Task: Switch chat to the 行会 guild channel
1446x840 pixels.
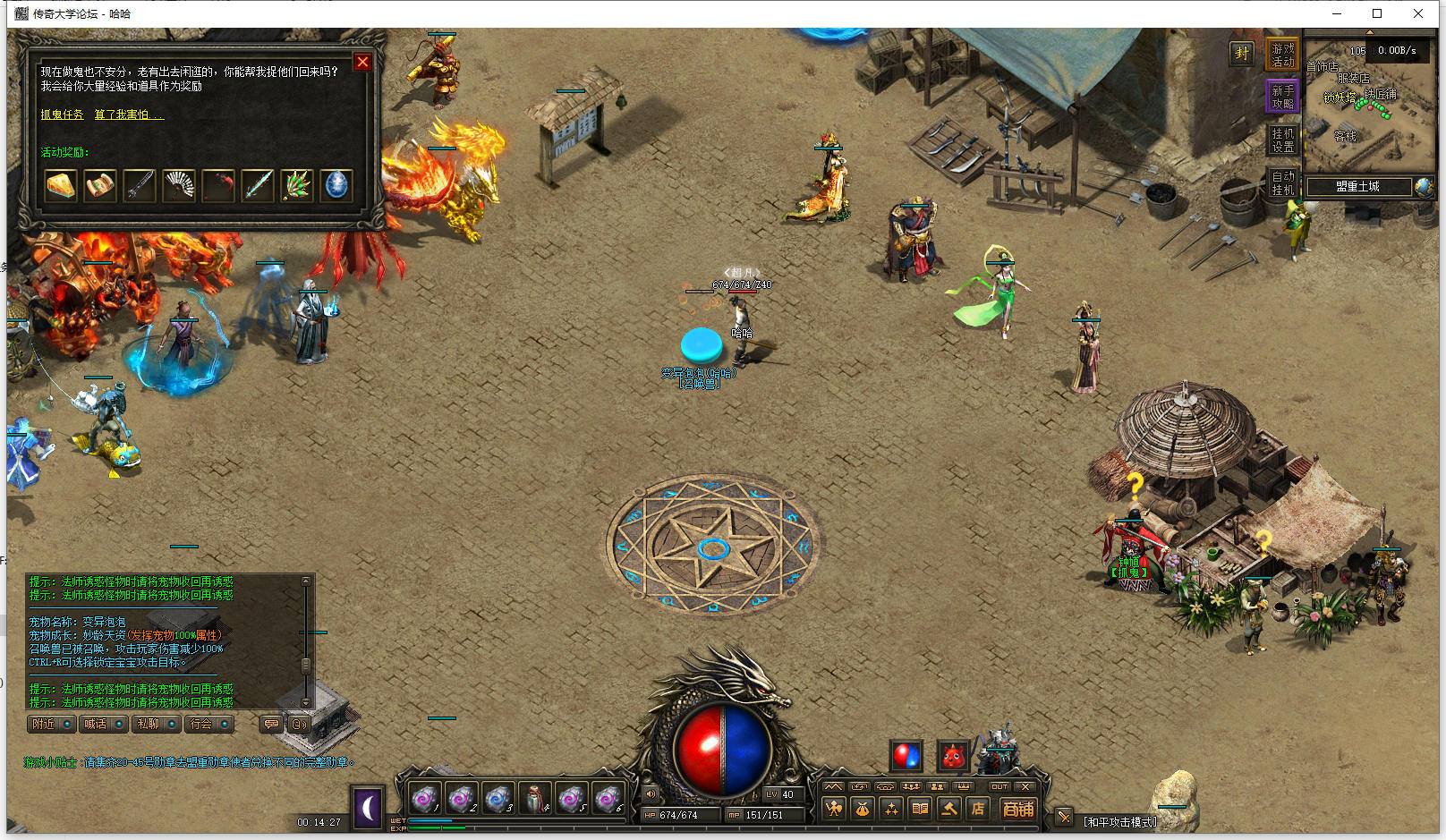Action: [x=209, y=724]
